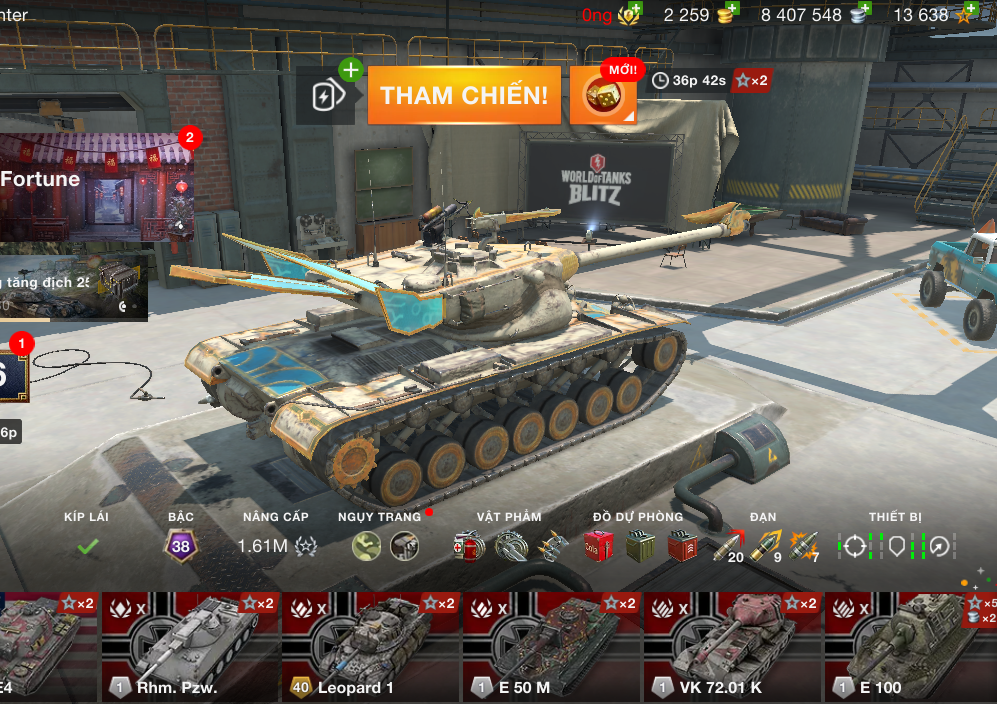
Task: Buy more gold with the plus icon
Action: coord(732,10)
